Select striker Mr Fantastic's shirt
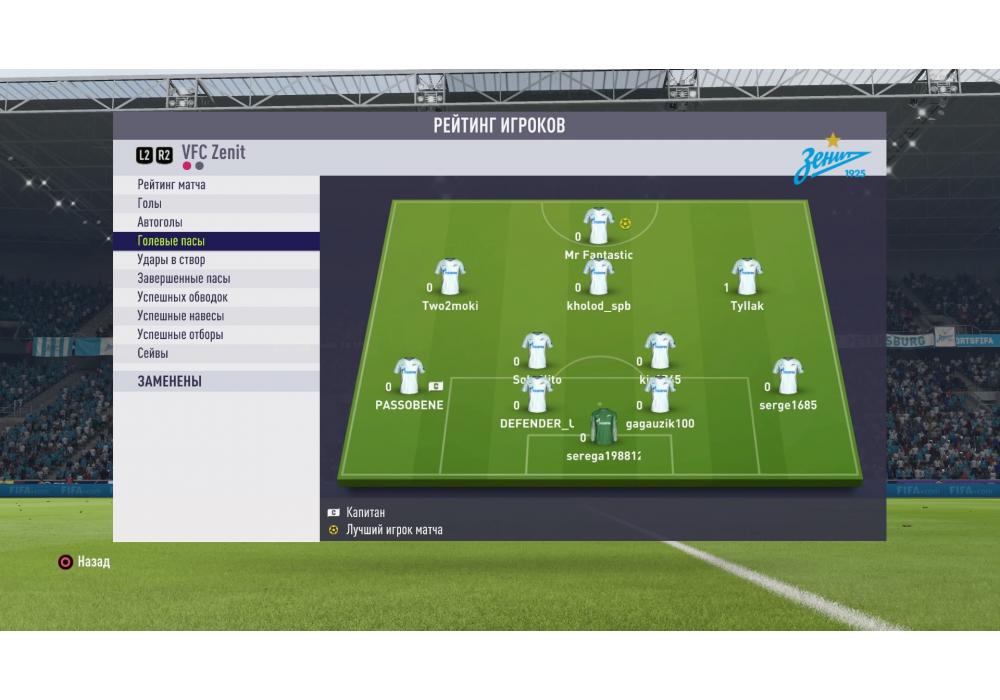 pyautogui.click(x=598, y=227)
